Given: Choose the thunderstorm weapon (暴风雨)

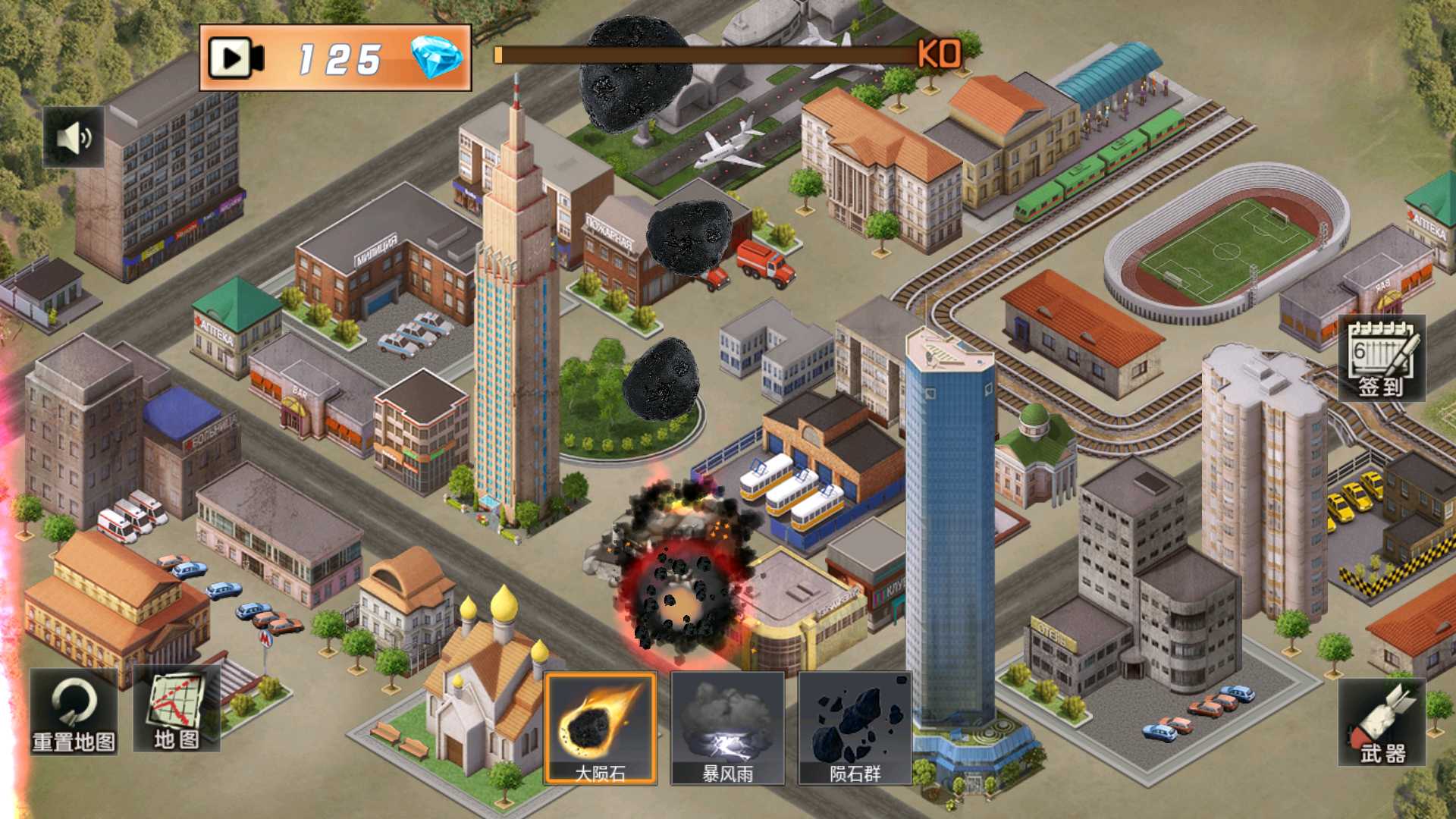Looking at the screenshot, I should (x=727, y=728).
